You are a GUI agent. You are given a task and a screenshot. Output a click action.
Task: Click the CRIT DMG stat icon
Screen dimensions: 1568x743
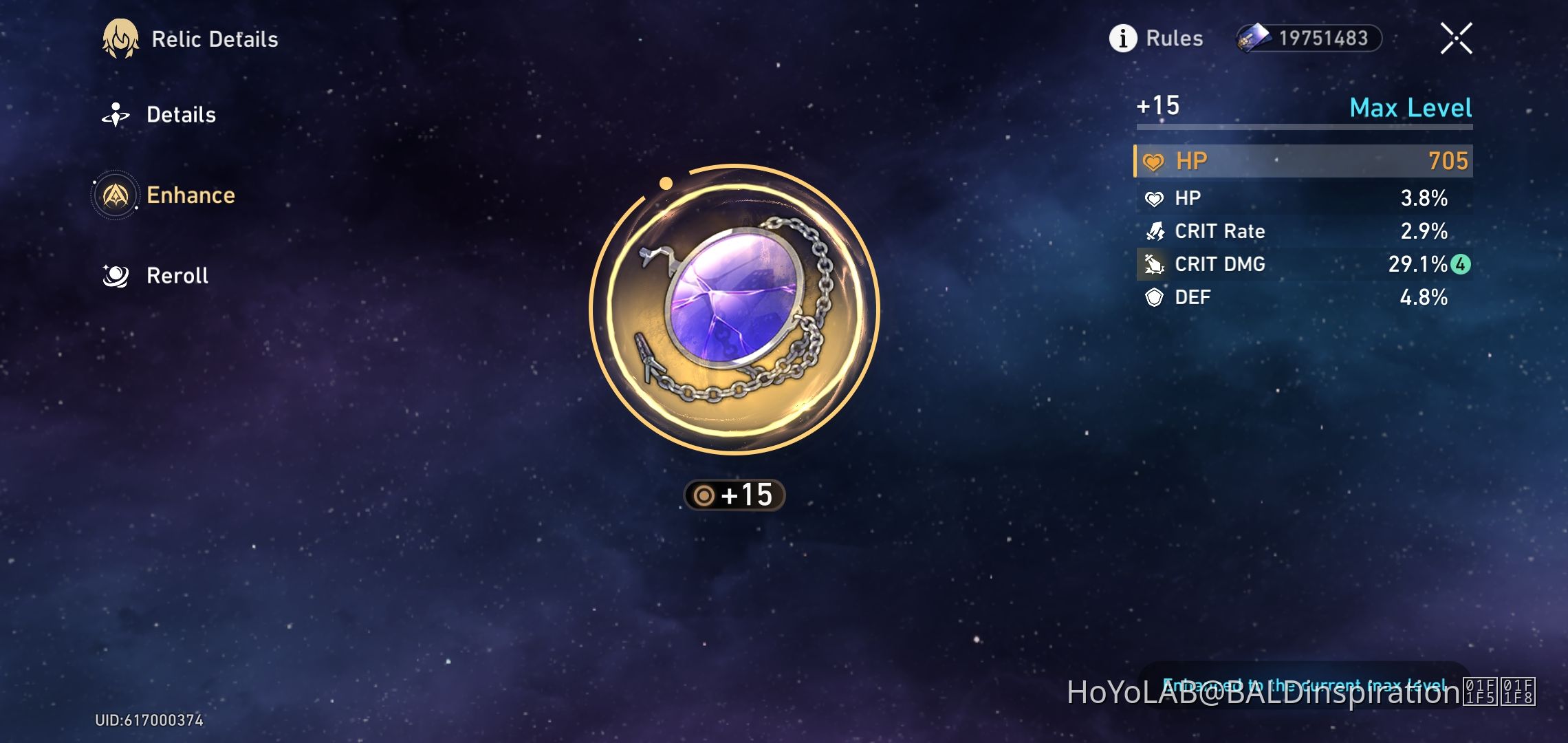1154,263
